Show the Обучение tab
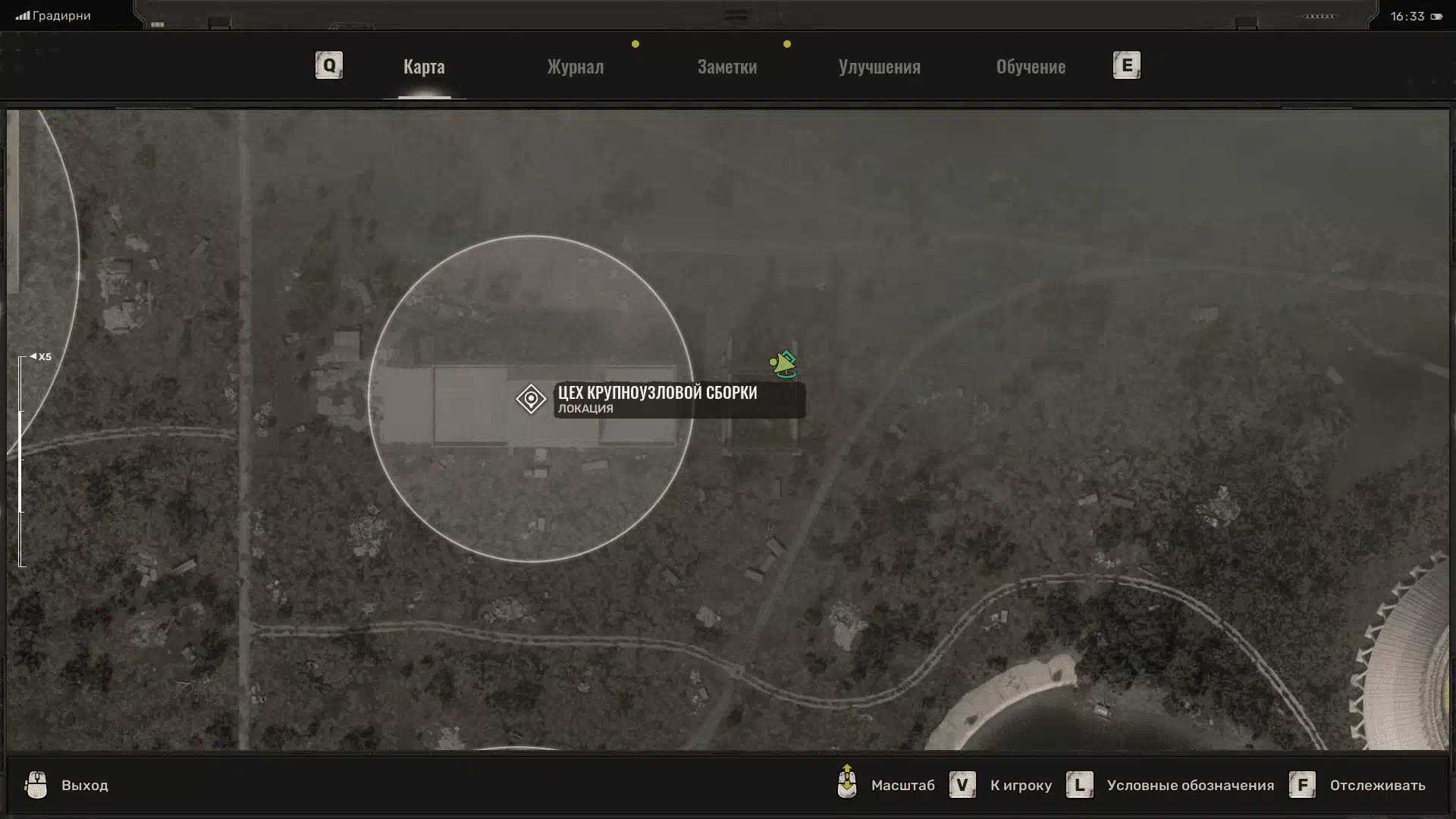This screenshot has height=819, width=1456. (1031, 67)
